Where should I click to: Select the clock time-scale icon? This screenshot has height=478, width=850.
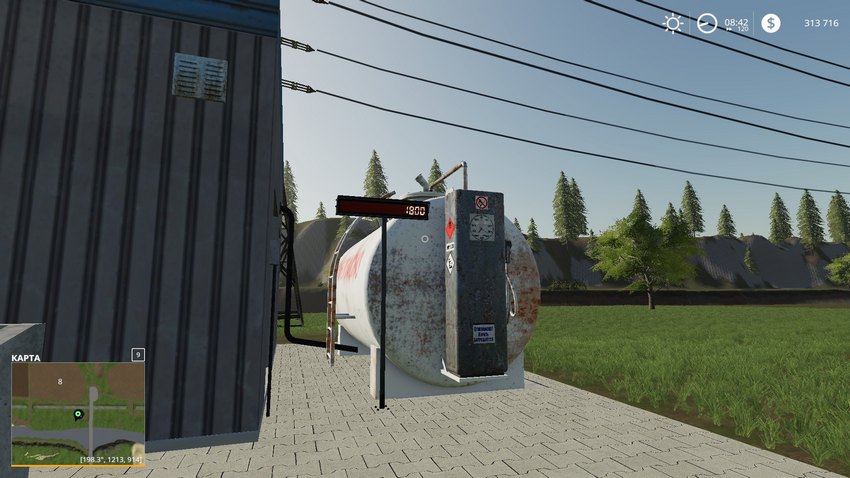tap(707, 23)
